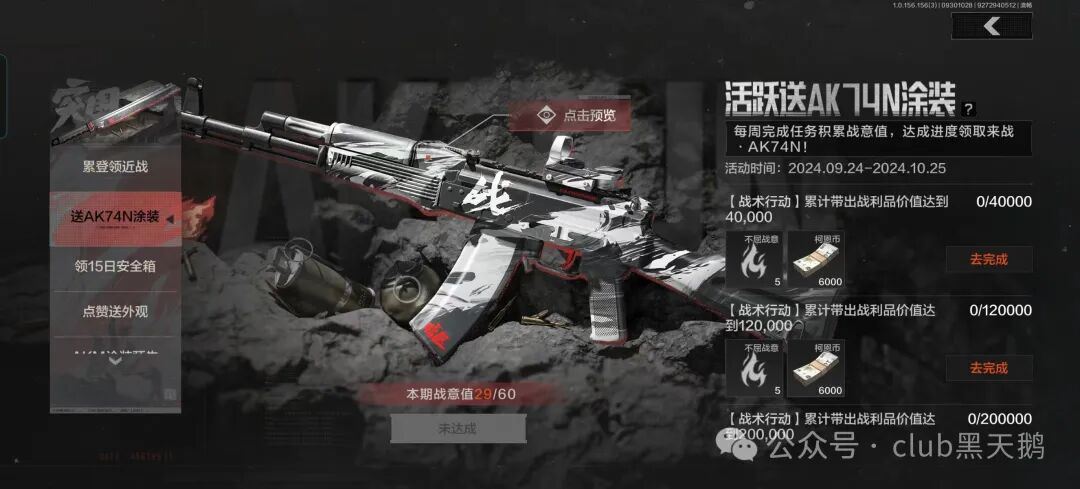This screenshot has width=1080, height=489.
Task: Click 去完成 for the 120,000 loot task
Action: [x=988, y=368]
